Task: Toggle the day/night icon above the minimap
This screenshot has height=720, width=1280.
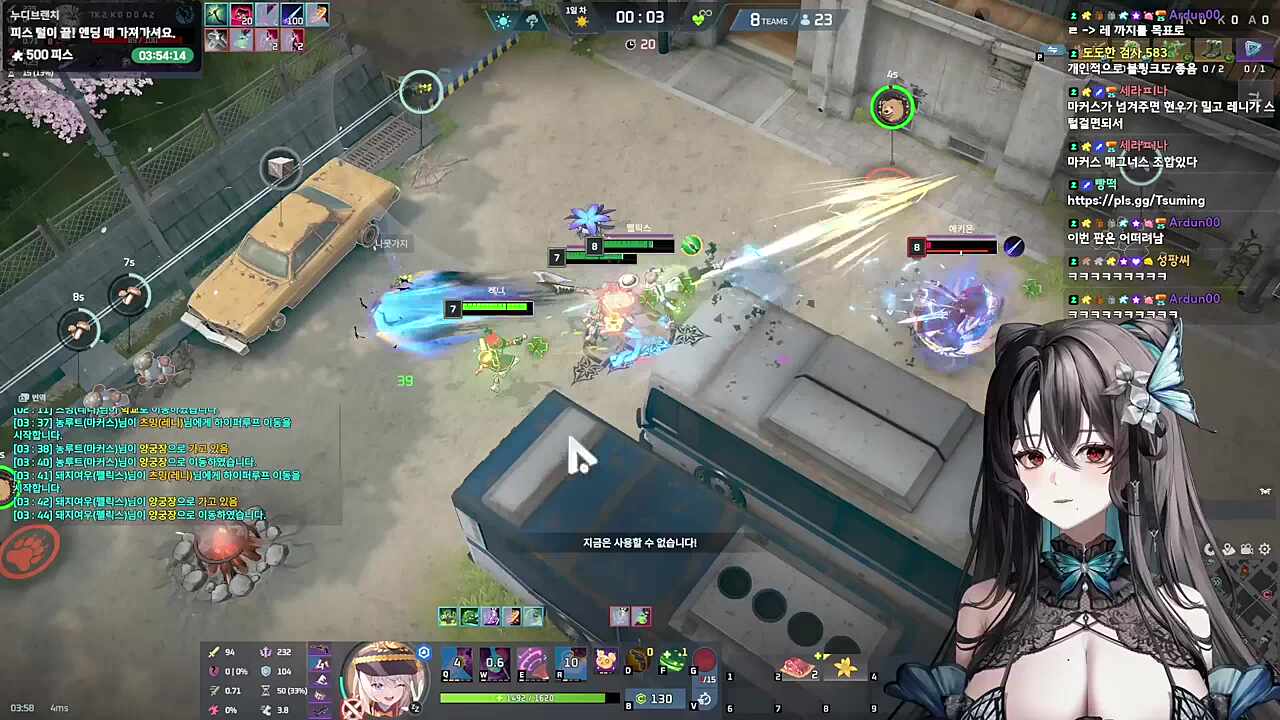Action: point(1210,549)
